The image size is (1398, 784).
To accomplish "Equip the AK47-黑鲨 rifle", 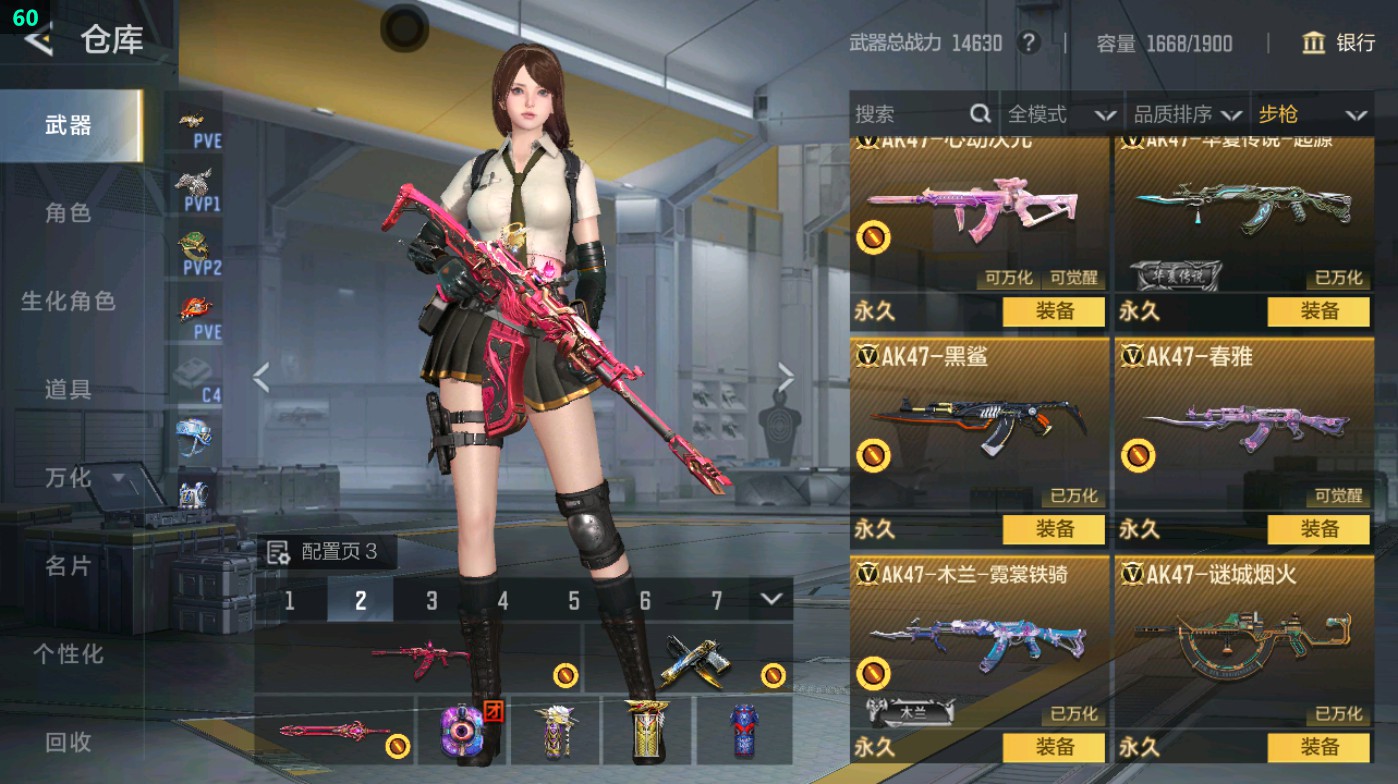I will (x=1054, y=529).
